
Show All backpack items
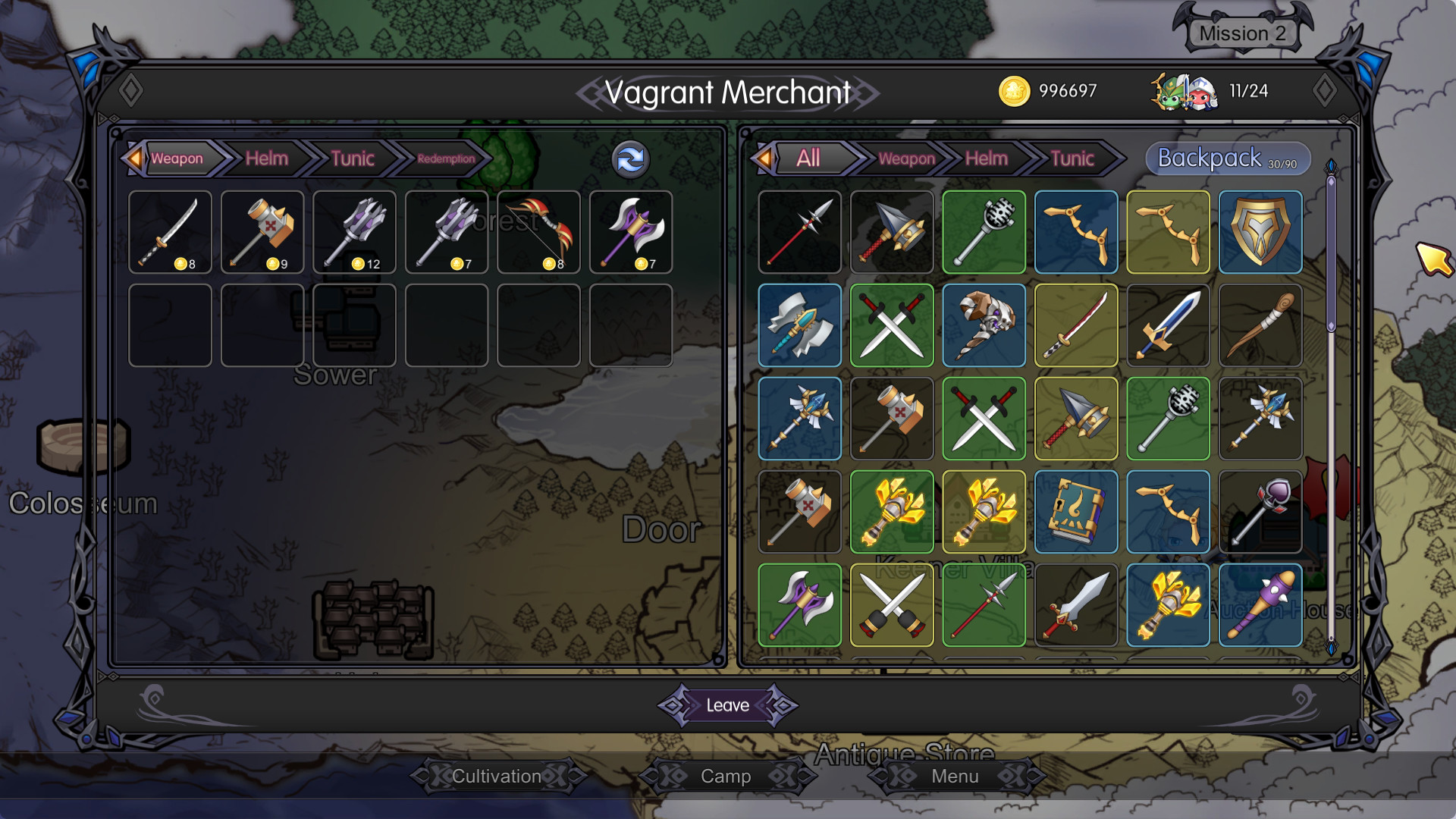click(808, 158)
